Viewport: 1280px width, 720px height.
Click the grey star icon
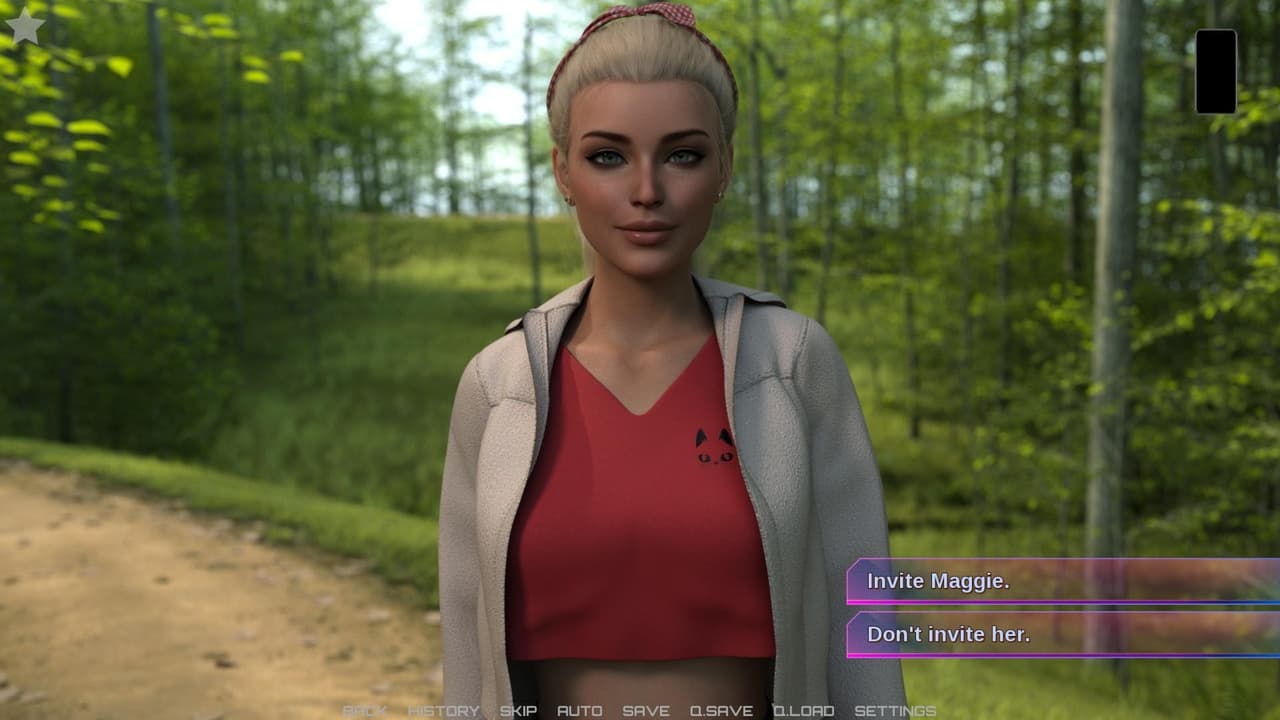click(25, 27)
